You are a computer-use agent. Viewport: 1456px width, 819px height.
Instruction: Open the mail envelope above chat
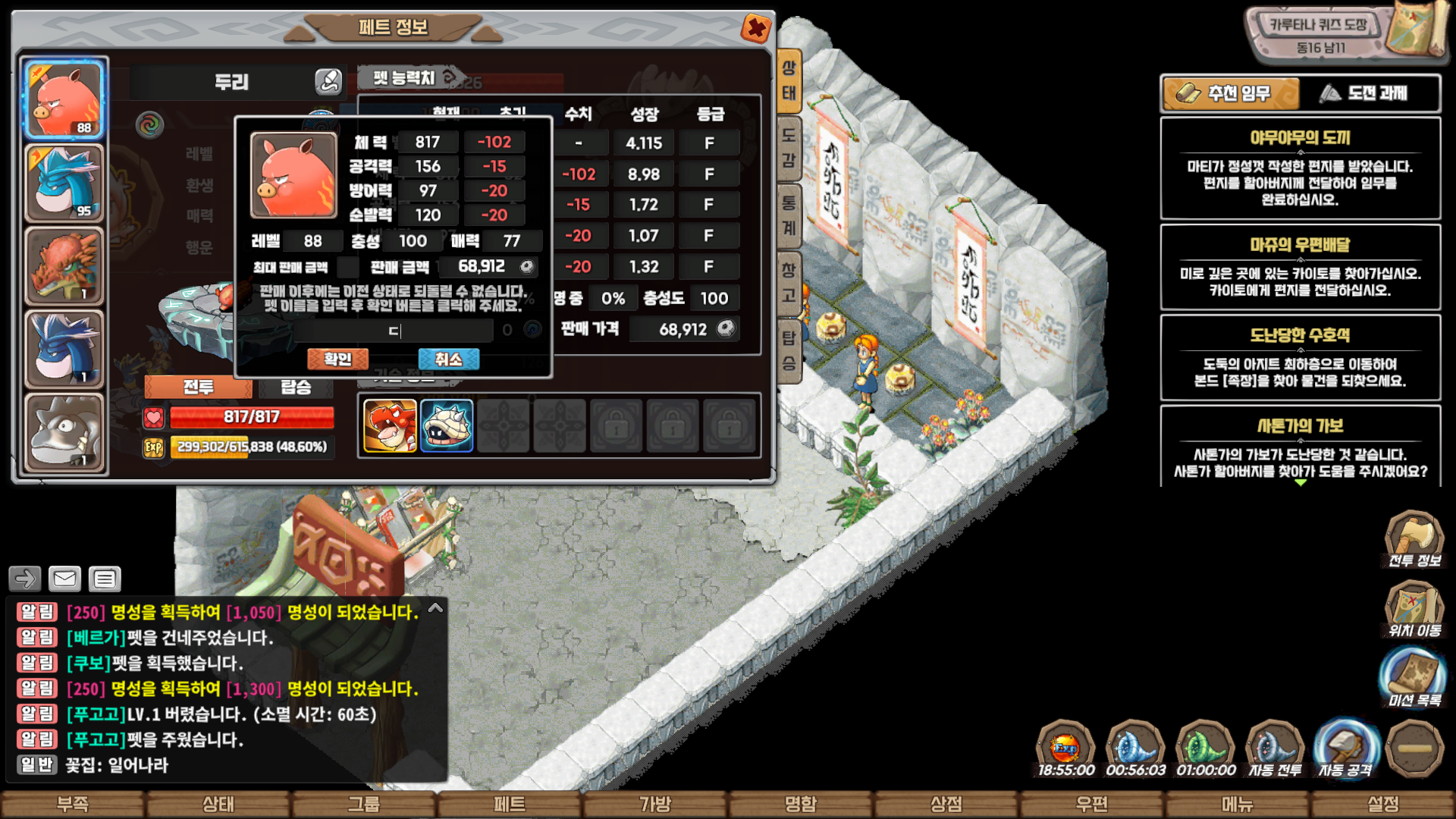coord(64,579)
